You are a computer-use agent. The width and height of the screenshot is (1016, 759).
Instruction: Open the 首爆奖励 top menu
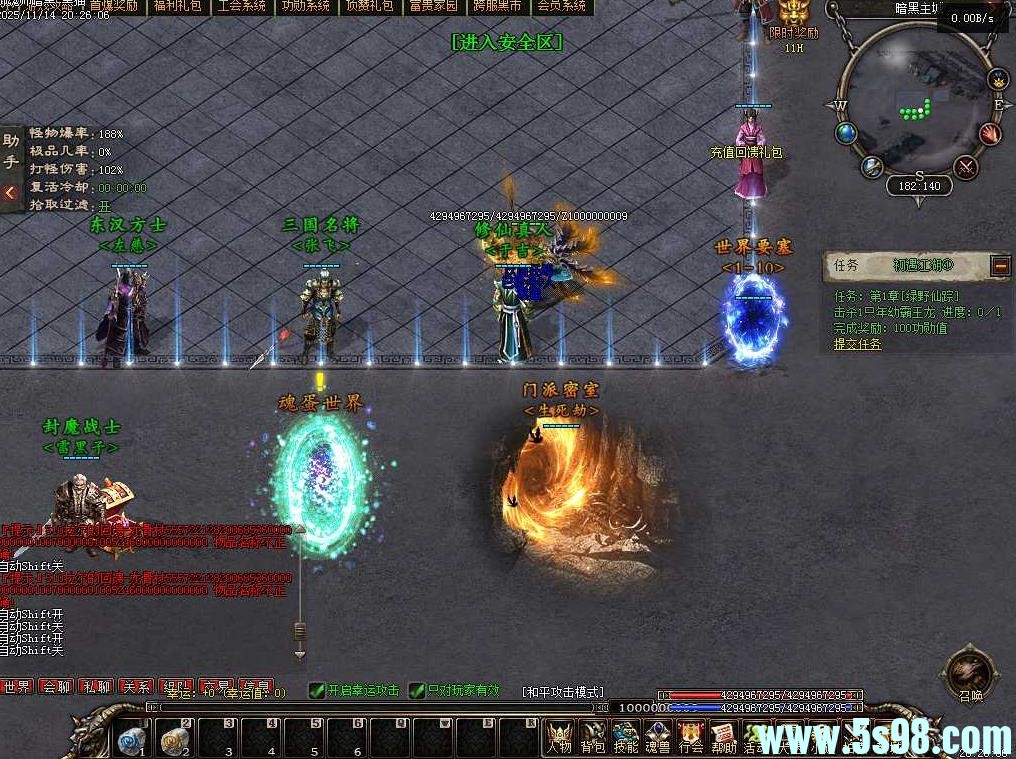[113, 6]
